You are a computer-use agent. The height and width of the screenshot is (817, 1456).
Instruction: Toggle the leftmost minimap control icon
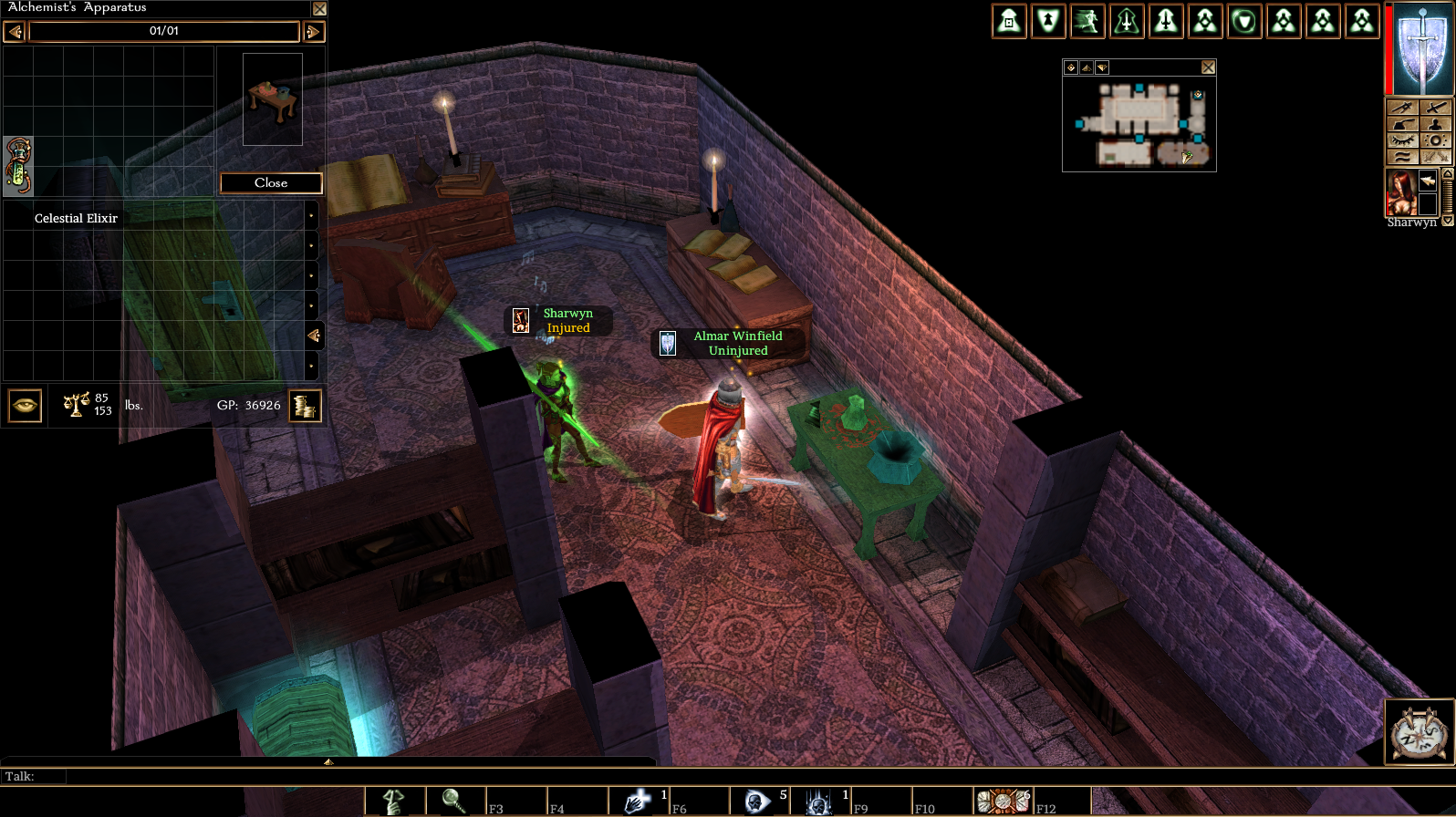click(x=1069, y=66)
